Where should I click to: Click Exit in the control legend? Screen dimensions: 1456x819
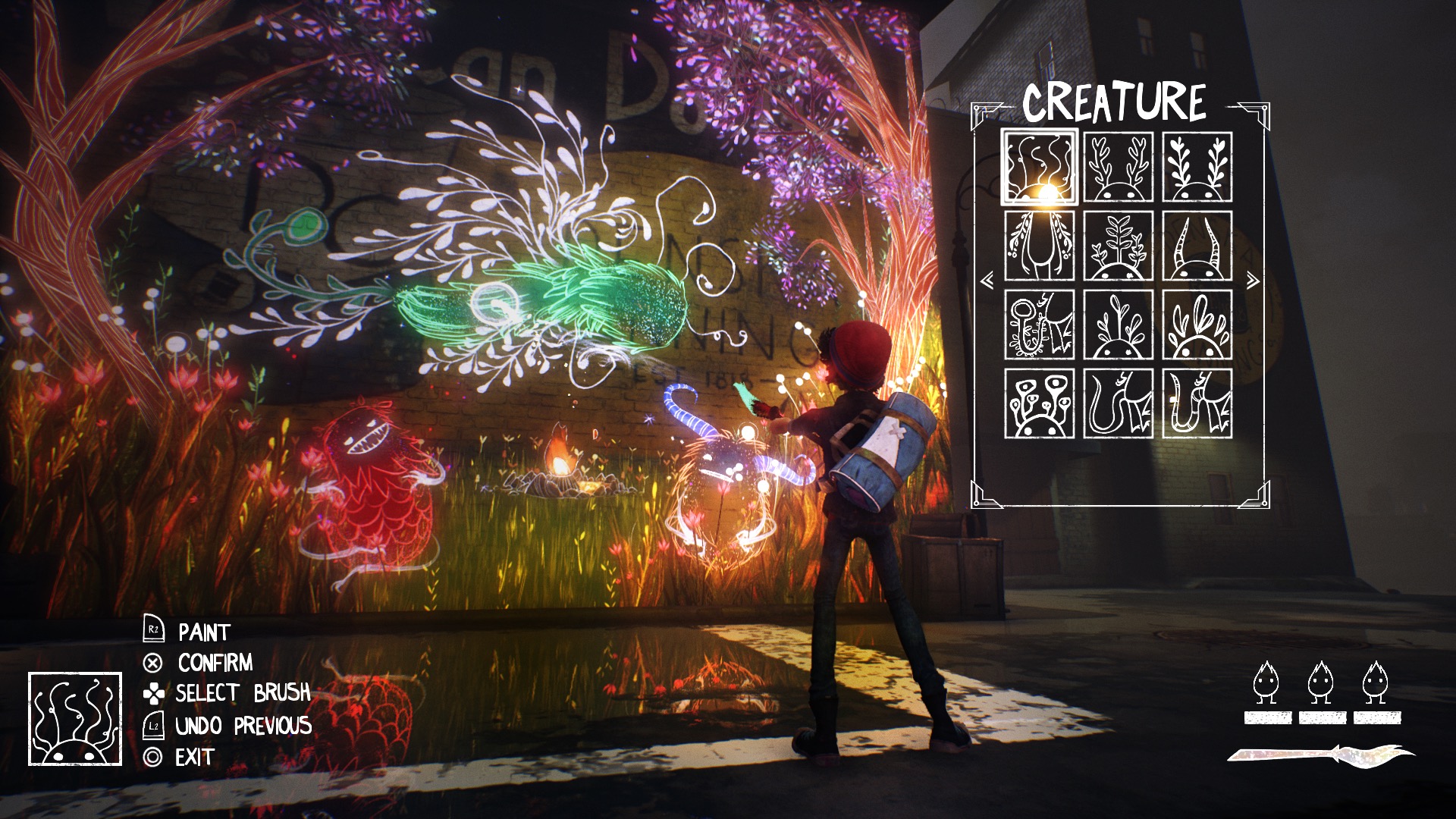click(x=194, y=755)
